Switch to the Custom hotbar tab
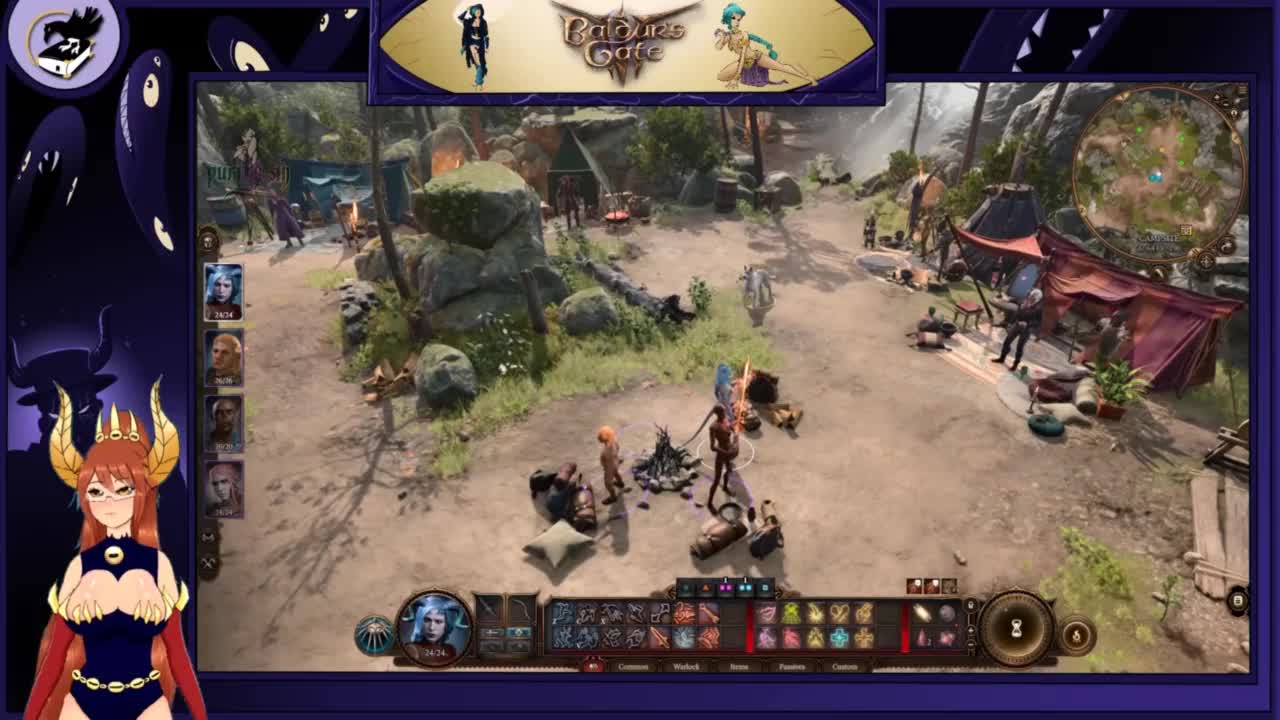This screenshot has width=1280, height=720. tap(844, 666)
